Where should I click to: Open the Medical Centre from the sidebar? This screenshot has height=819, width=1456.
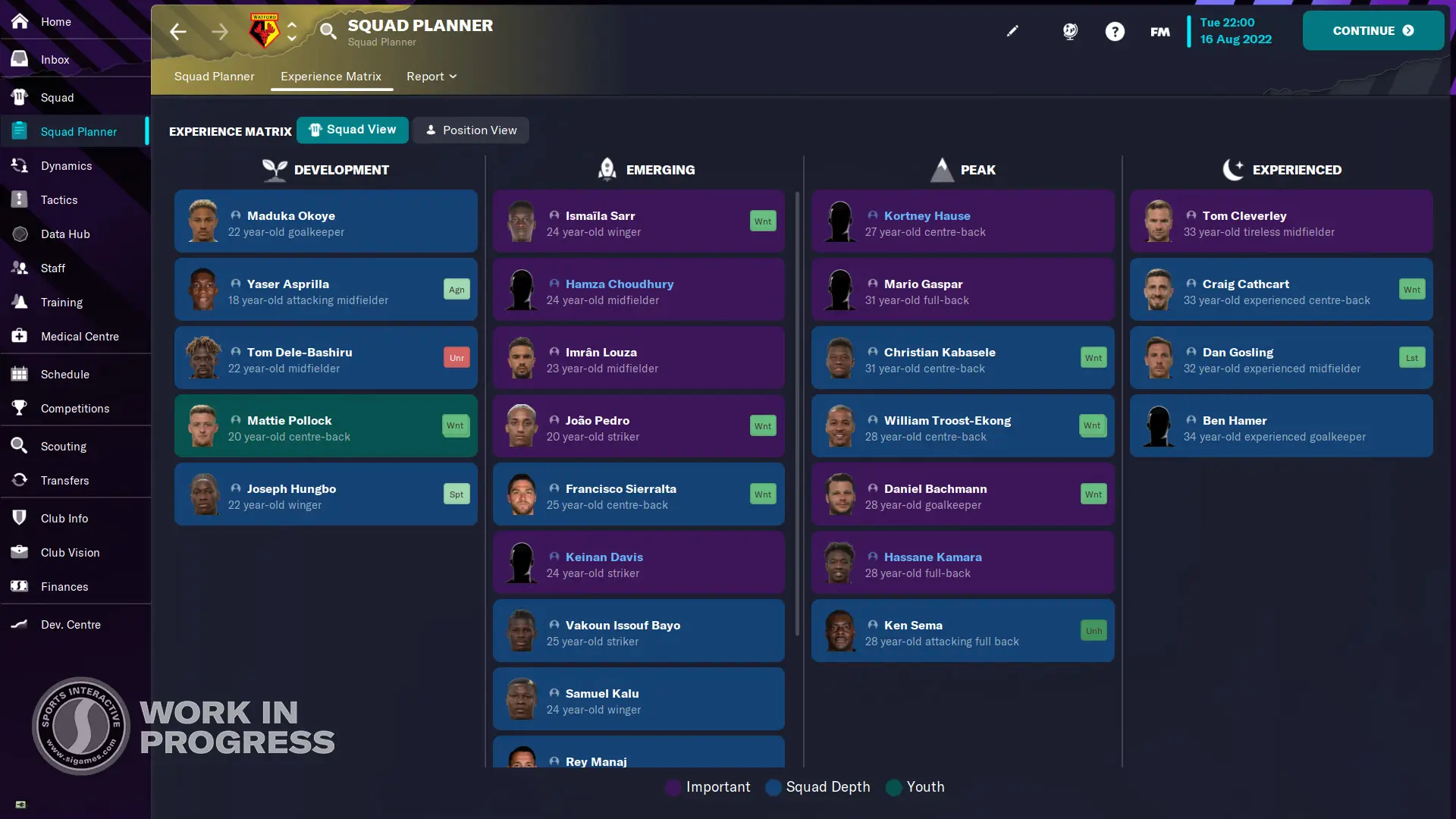coord(80,336)
